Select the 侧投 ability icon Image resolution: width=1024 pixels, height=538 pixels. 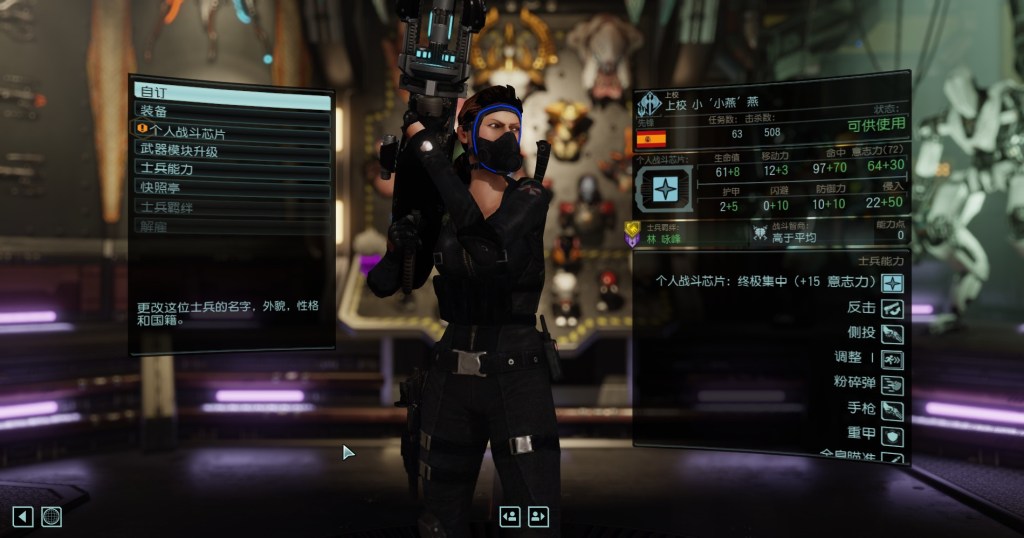892,333
